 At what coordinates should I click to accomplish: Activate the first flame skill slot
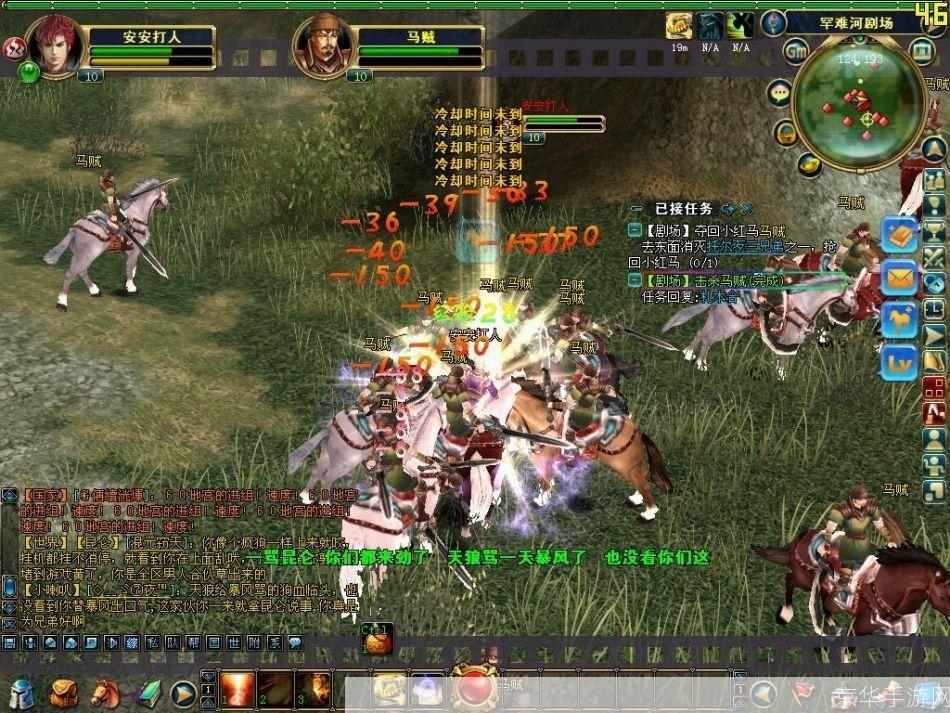(x=237, y=689)
